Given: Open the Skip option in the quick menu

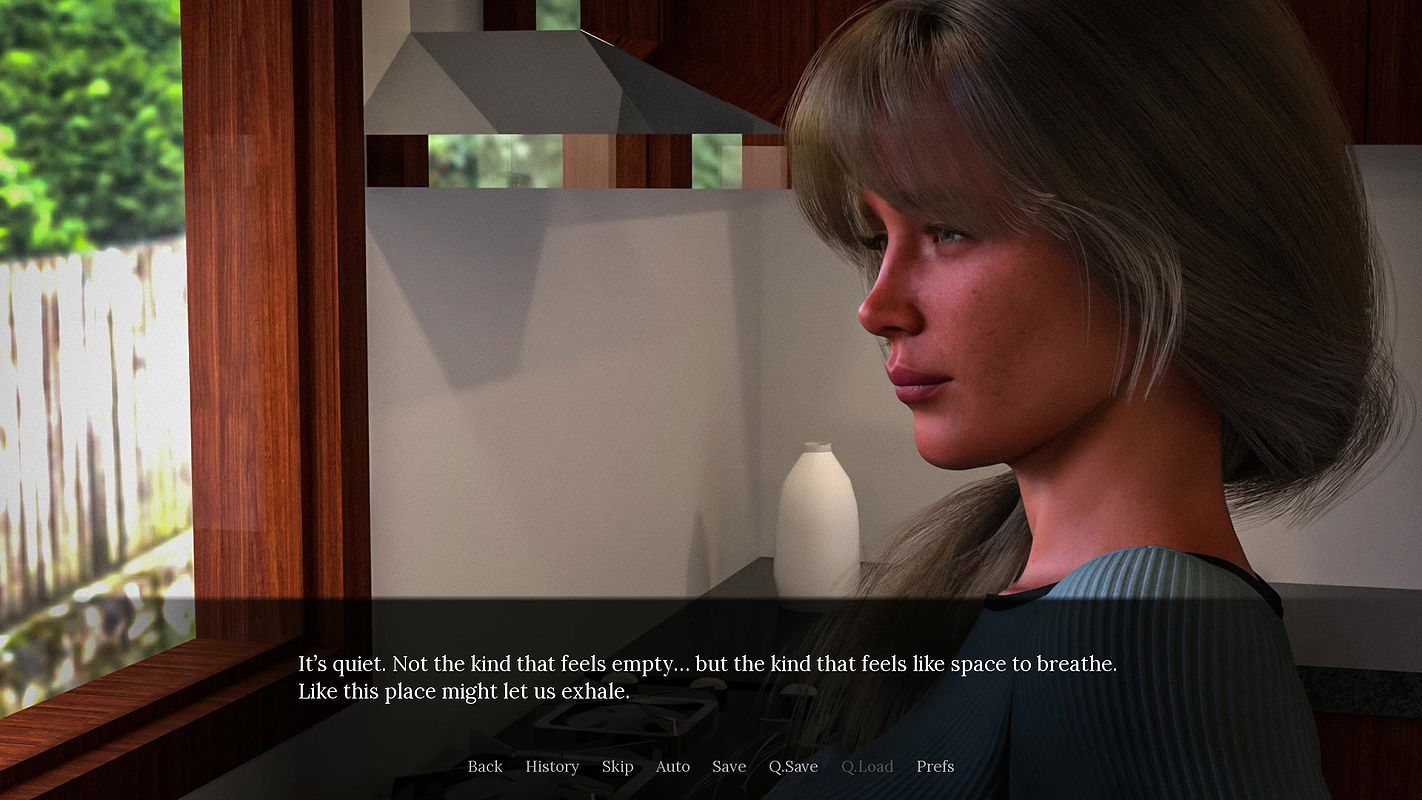Looking at the screenshot, I should click(x=617, y=766).
